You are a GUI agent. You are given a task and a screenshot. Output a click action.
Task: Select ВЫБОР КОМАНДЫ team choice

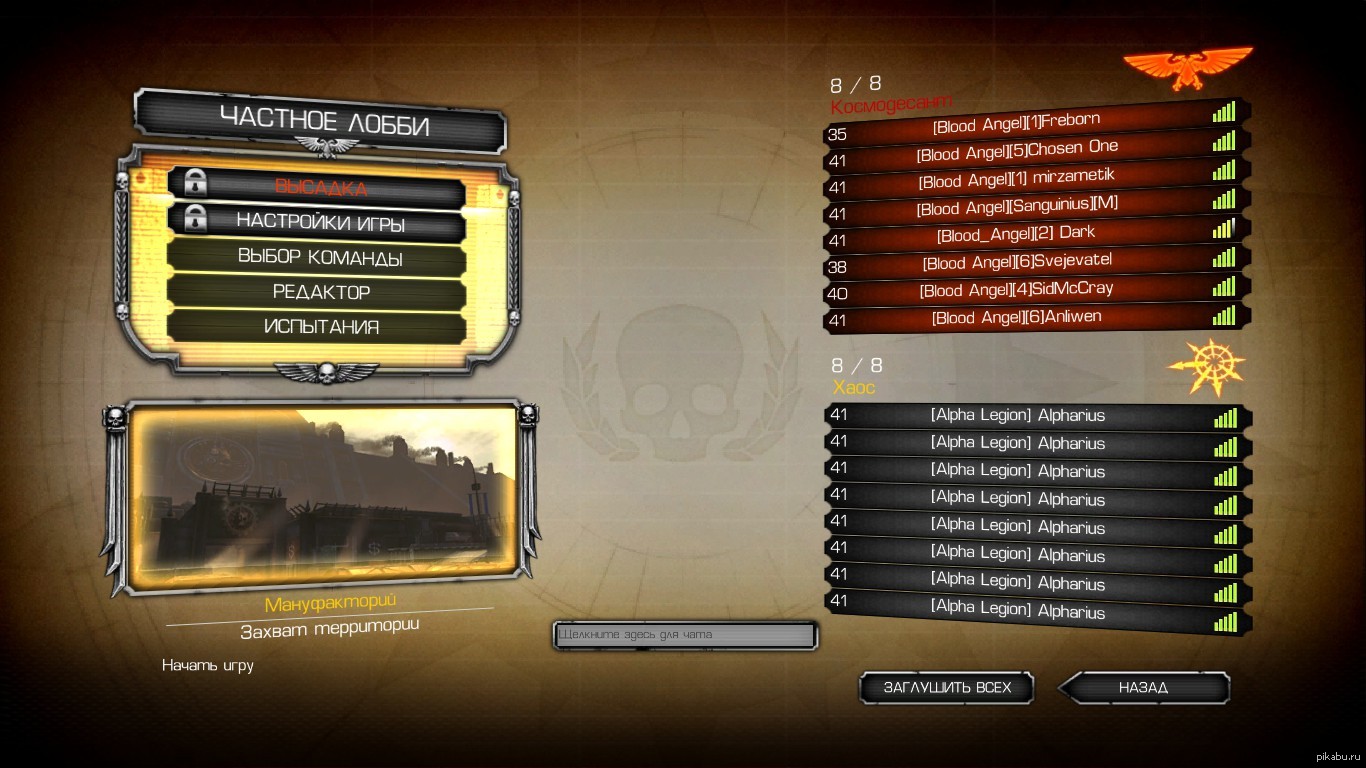320,257
